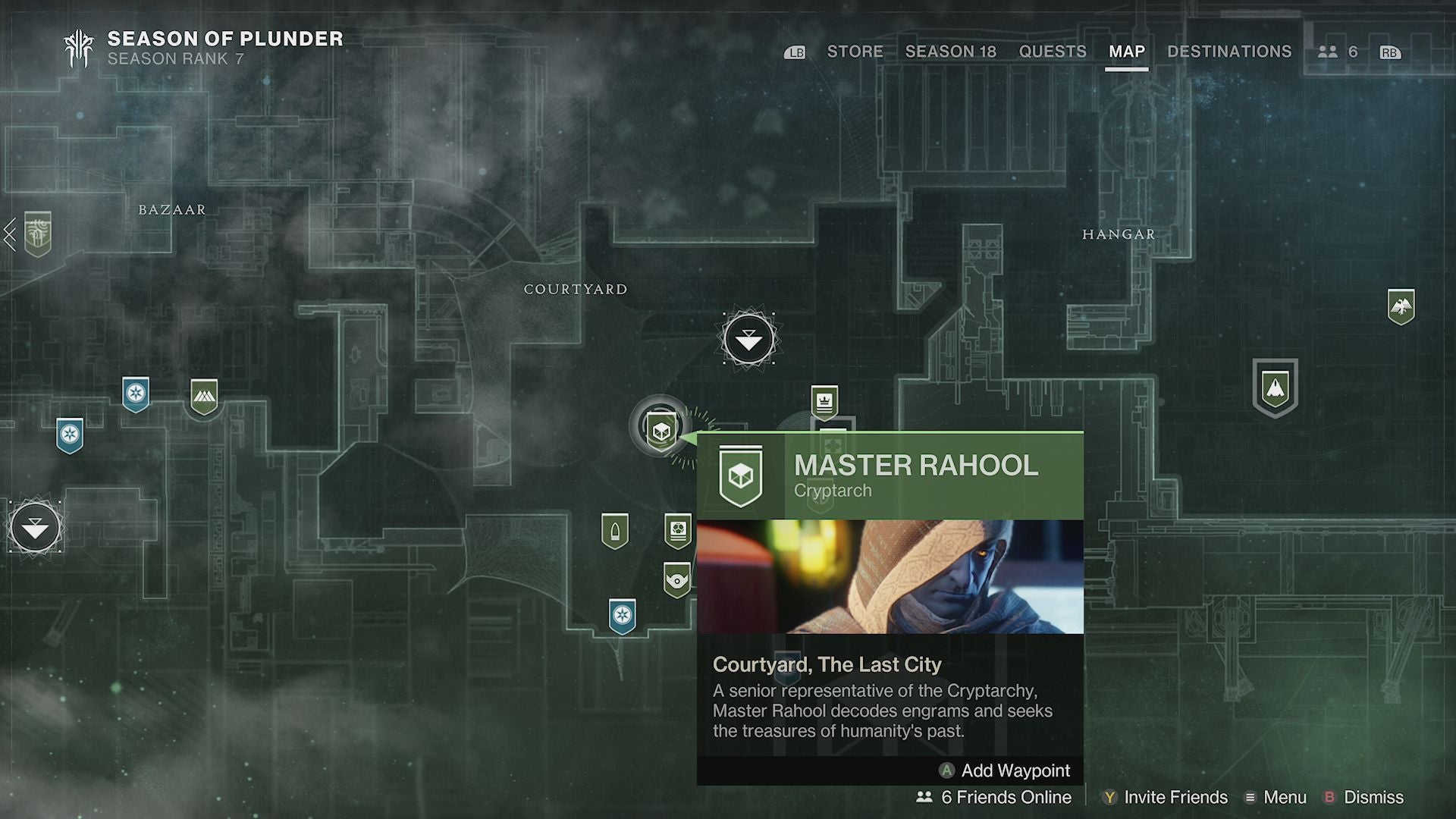Open the QUESTS tab
The image size is (1456, 819).
click(1053, 52)
